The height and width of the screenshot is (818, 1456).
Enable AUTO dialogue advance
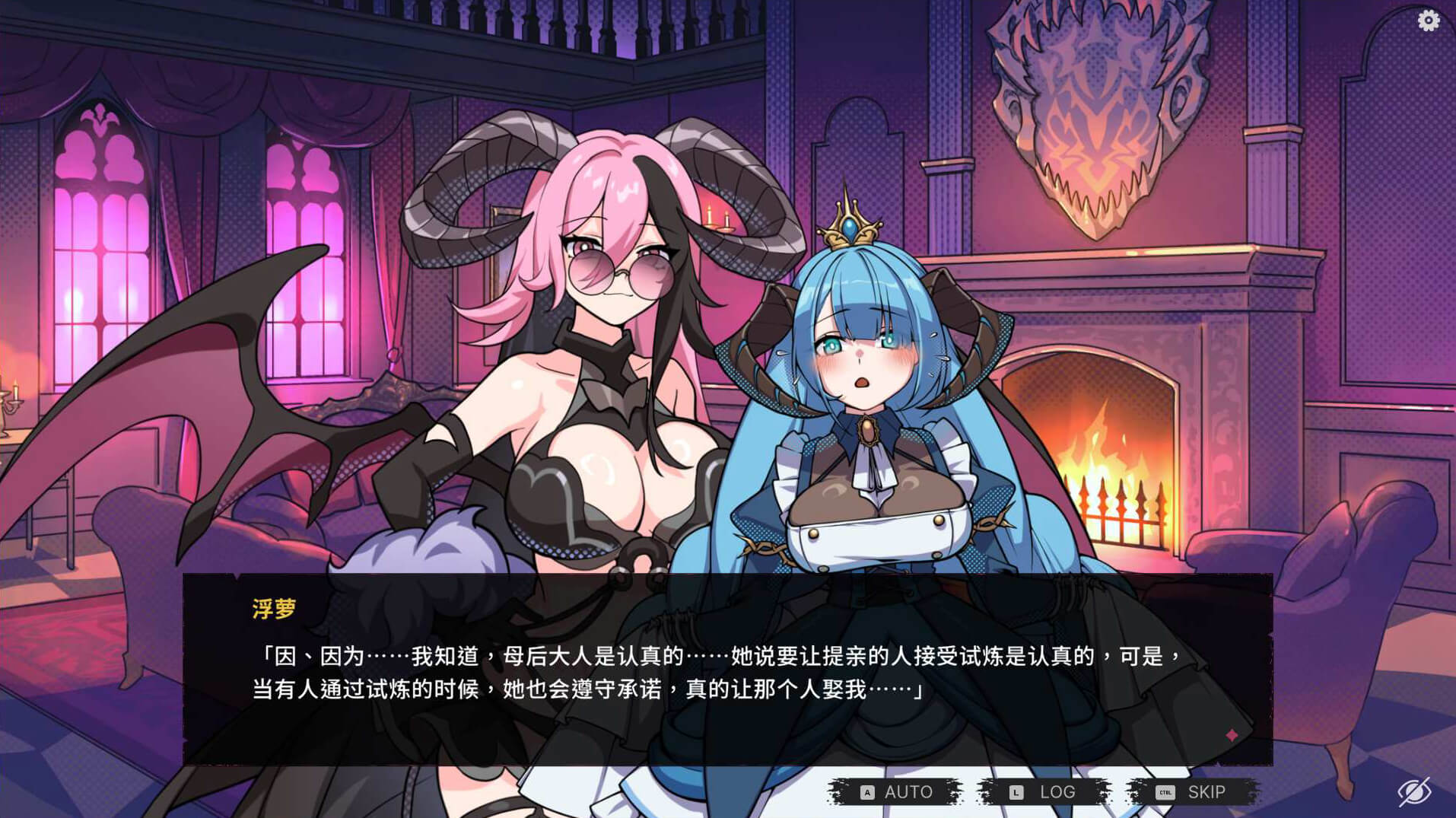click(895, 792)
